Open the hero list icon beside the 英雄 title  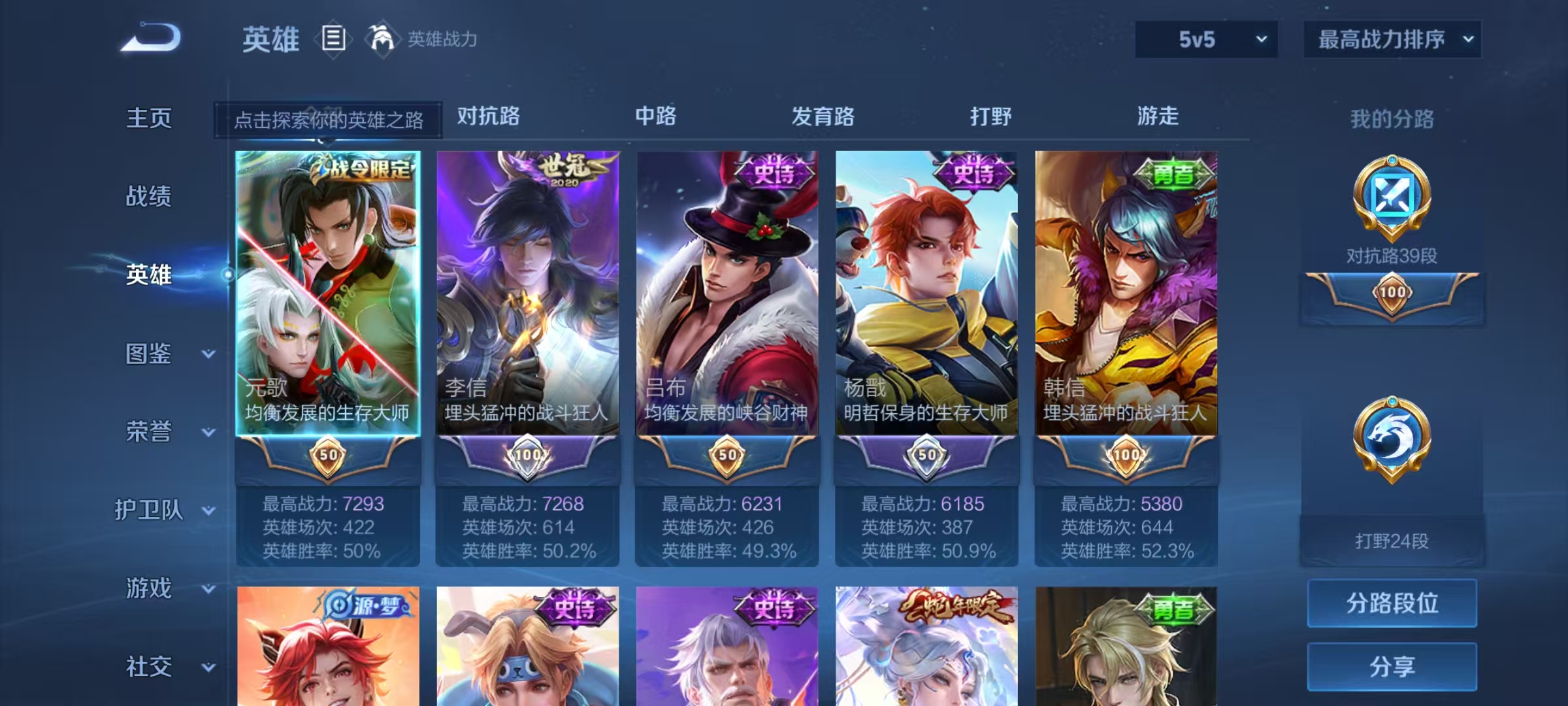click(x=333, y=39)
